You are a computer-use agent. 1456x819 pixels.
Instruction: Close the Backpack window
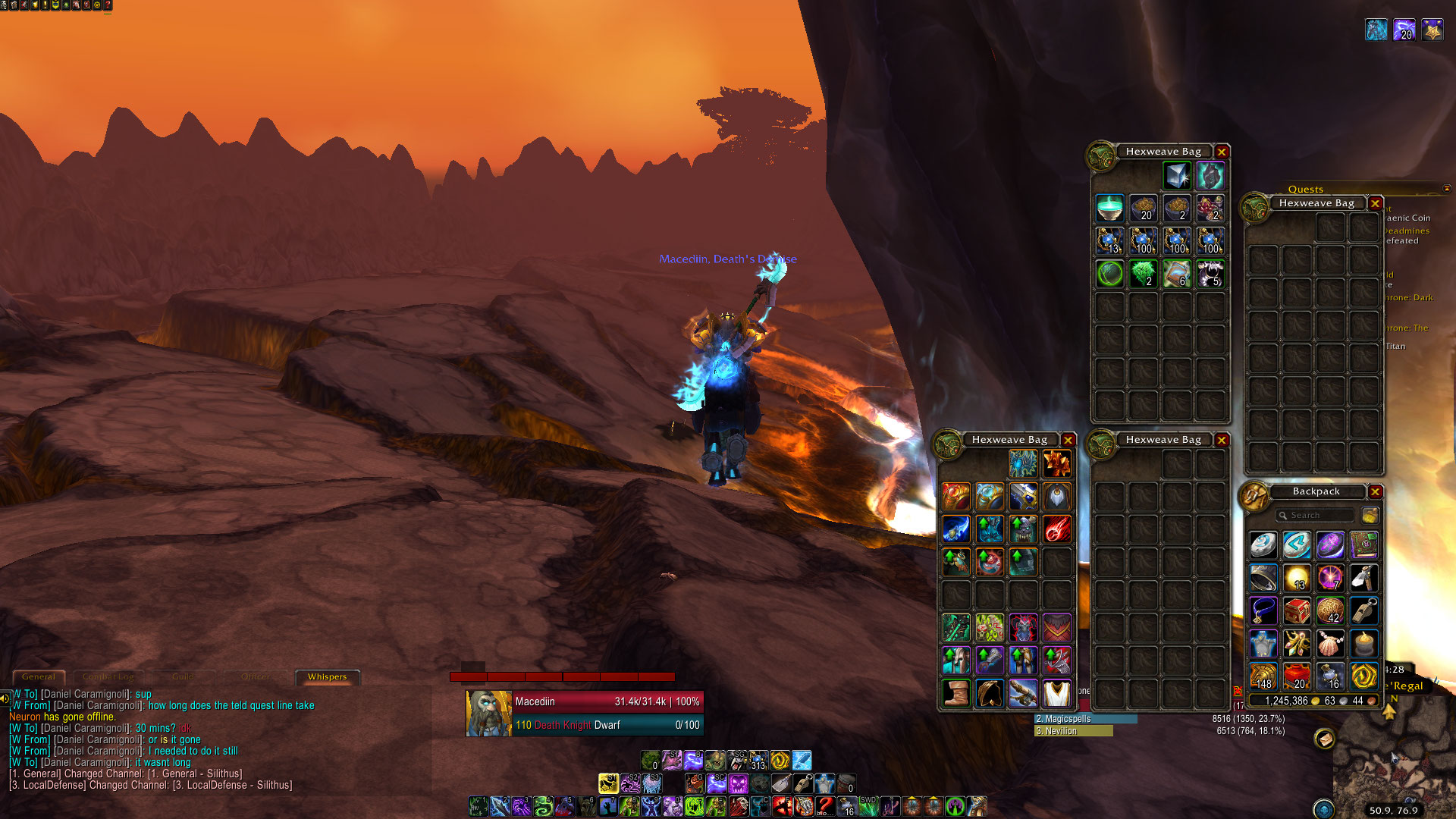pyautogui.click(x=1375, y=491)
